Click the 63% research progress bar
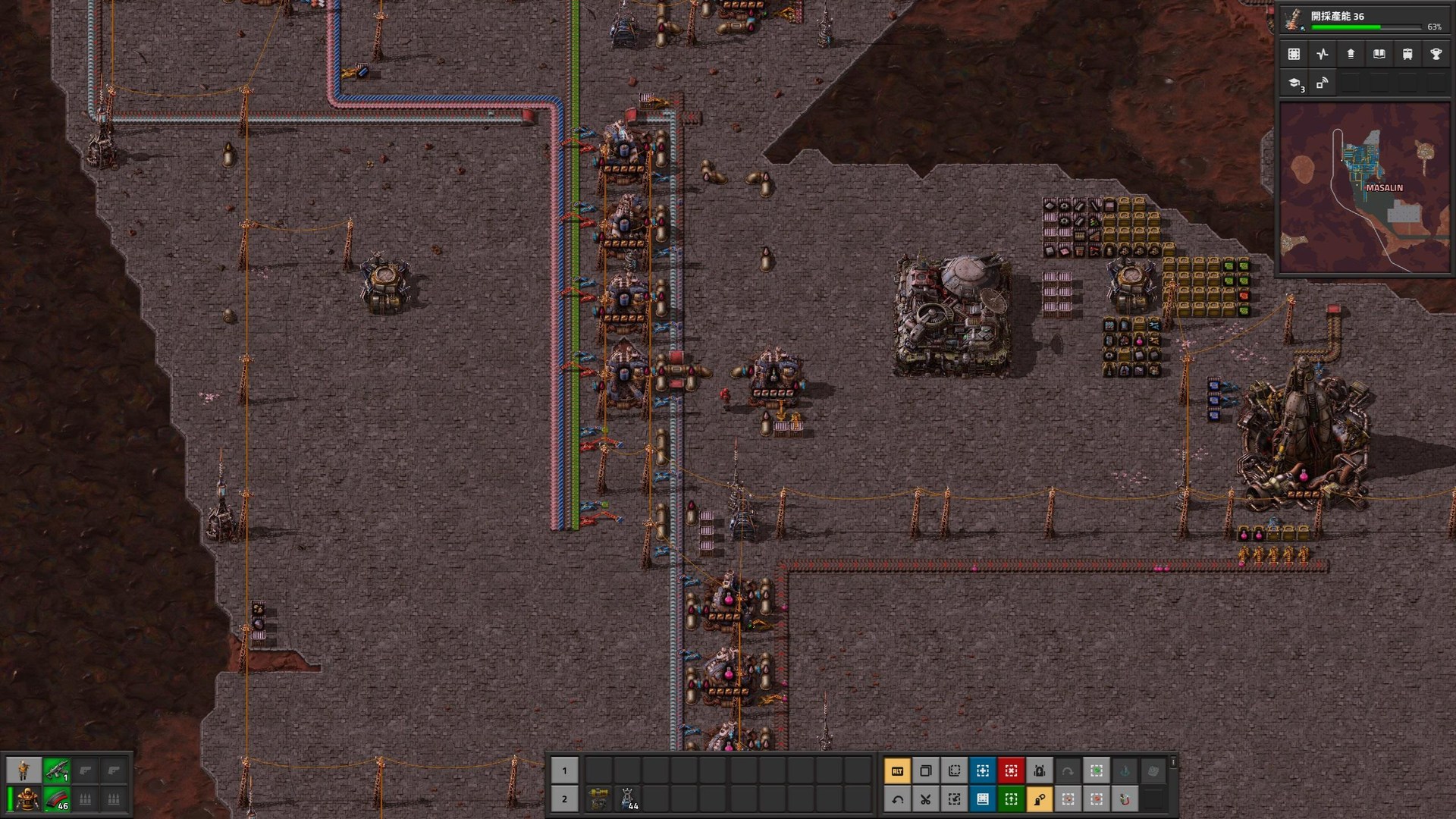1456x819 pixels. click(1365, 26)
